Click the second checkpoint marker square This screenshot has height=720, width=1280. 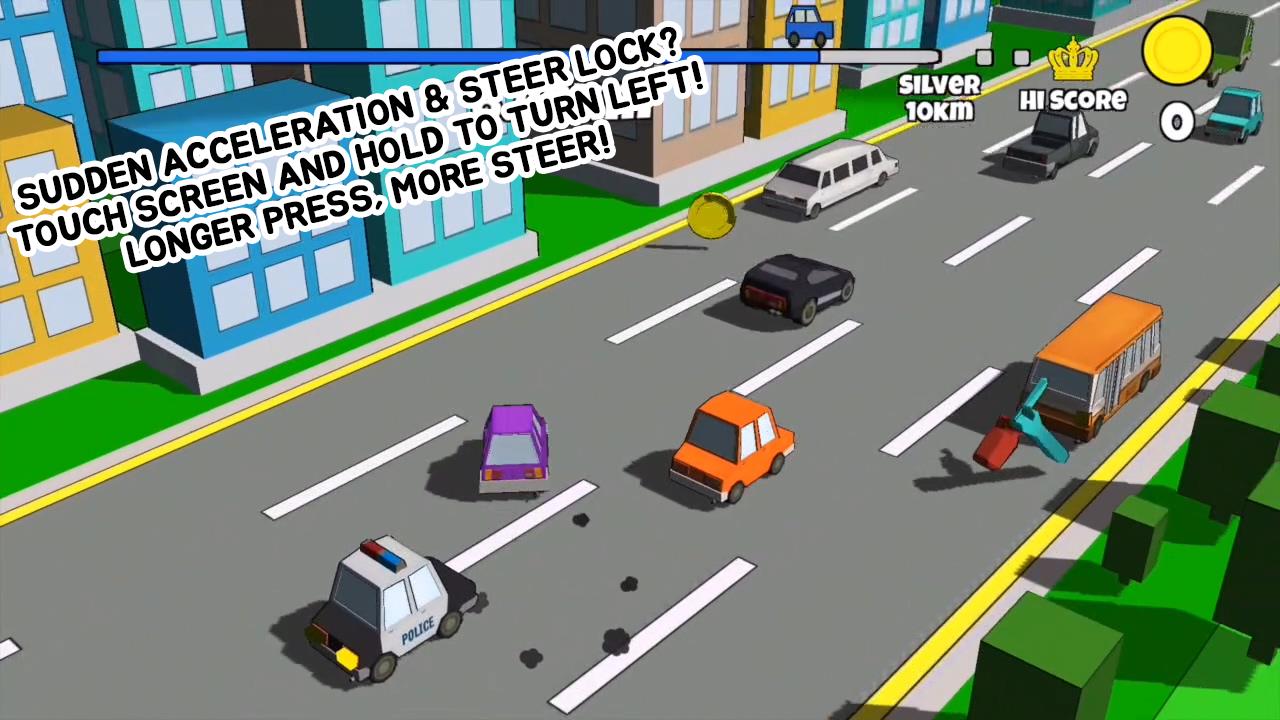point(1021,59)
